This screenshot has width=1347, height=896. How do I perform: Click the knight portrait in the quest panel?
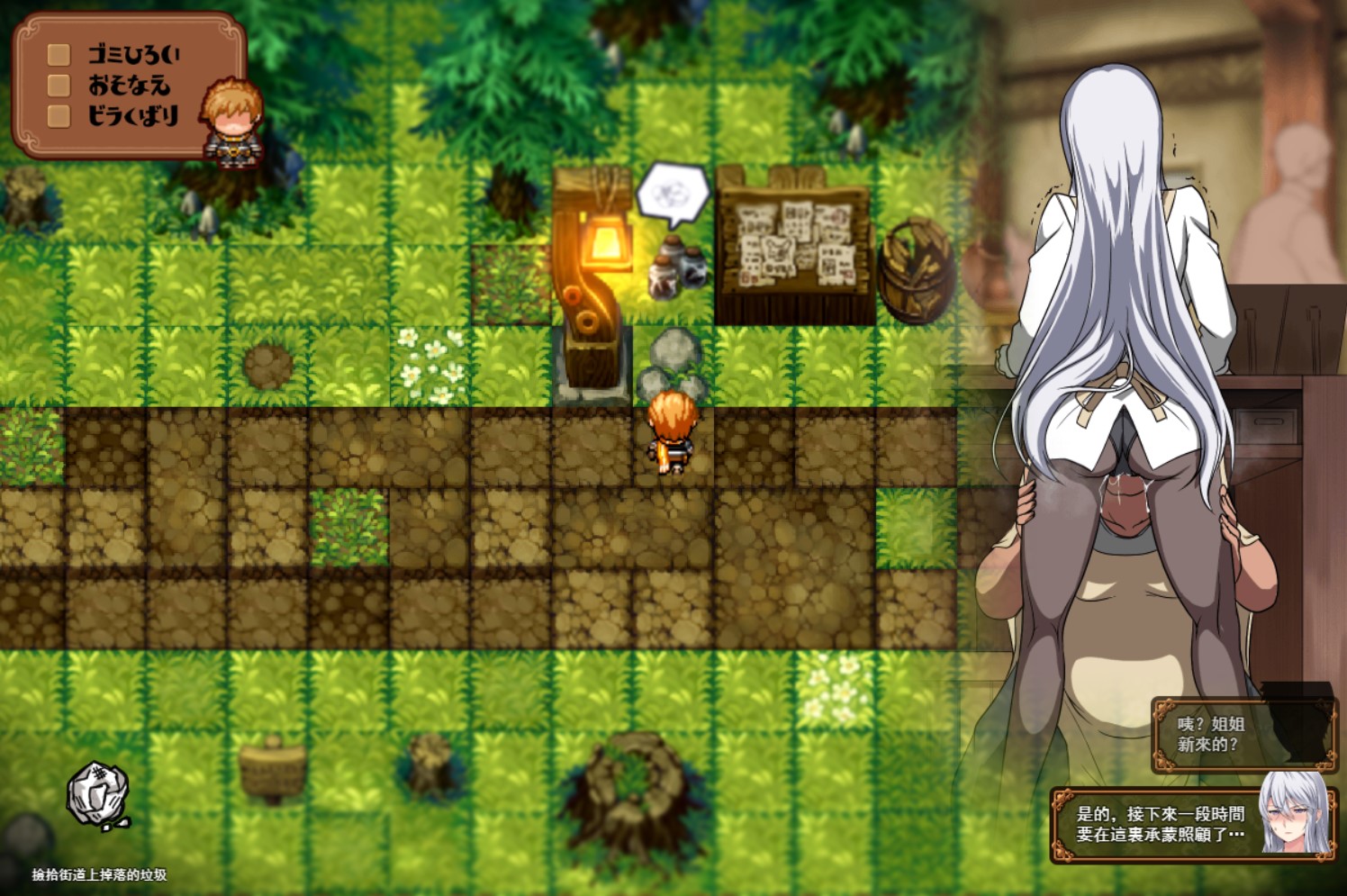pyautogui.click(x=230, y=122)
